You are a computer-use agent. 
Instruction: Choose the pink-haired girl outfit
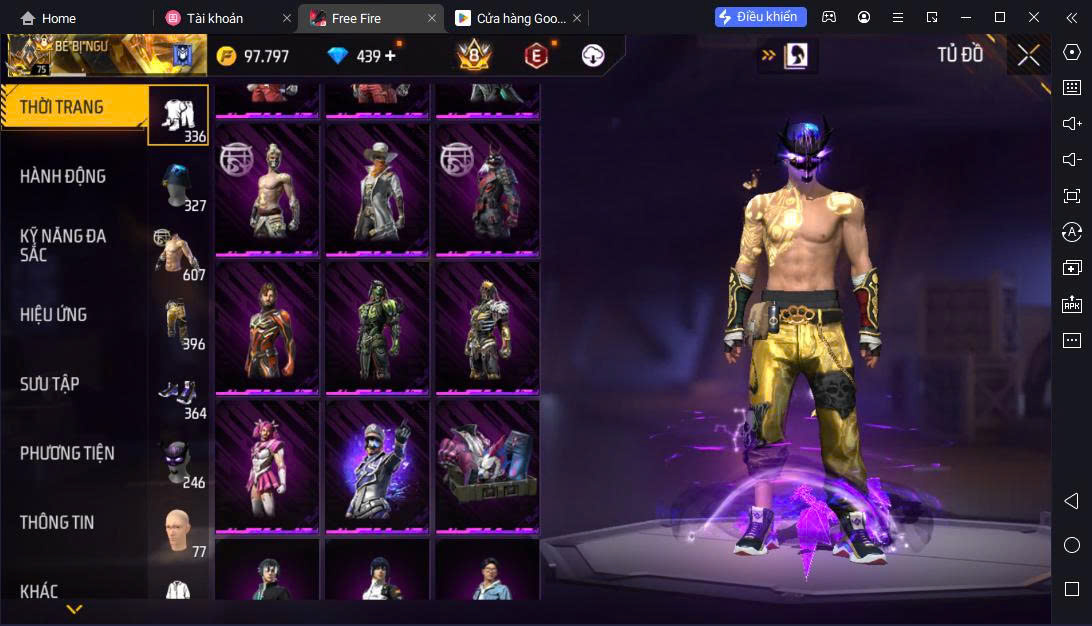tap(267, 466)
